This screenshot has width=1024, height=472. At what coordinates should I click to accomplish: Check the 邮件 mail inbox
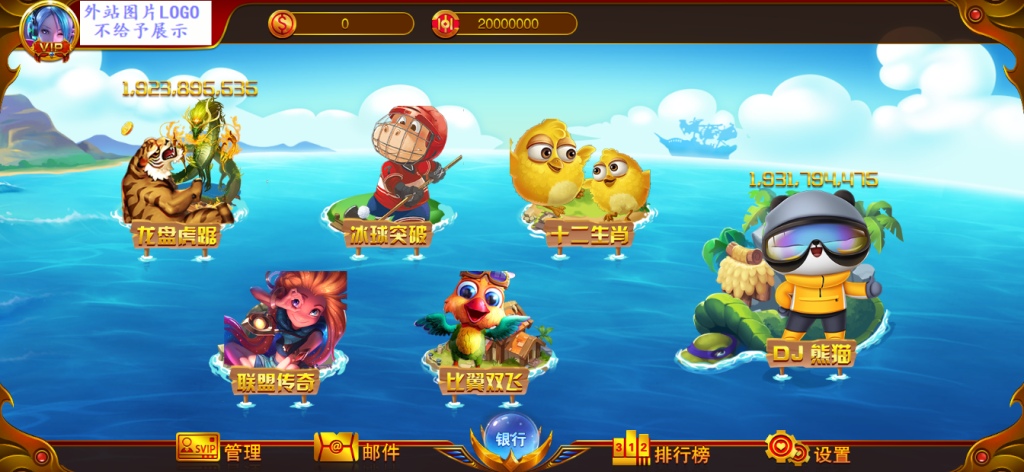356,451
